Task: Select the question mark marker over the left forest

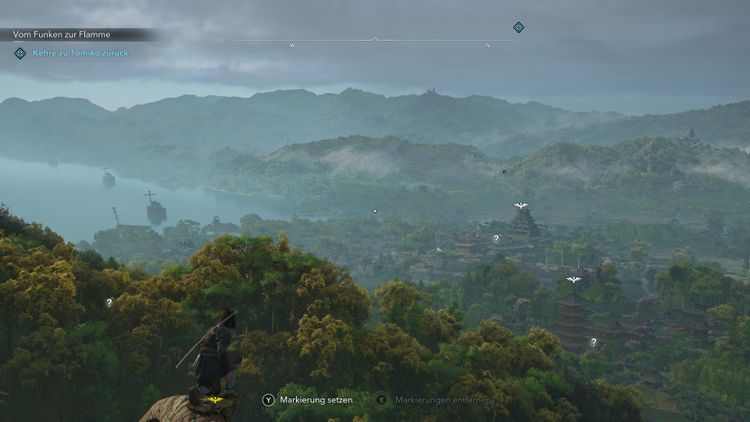Action: tap(109, 302)
